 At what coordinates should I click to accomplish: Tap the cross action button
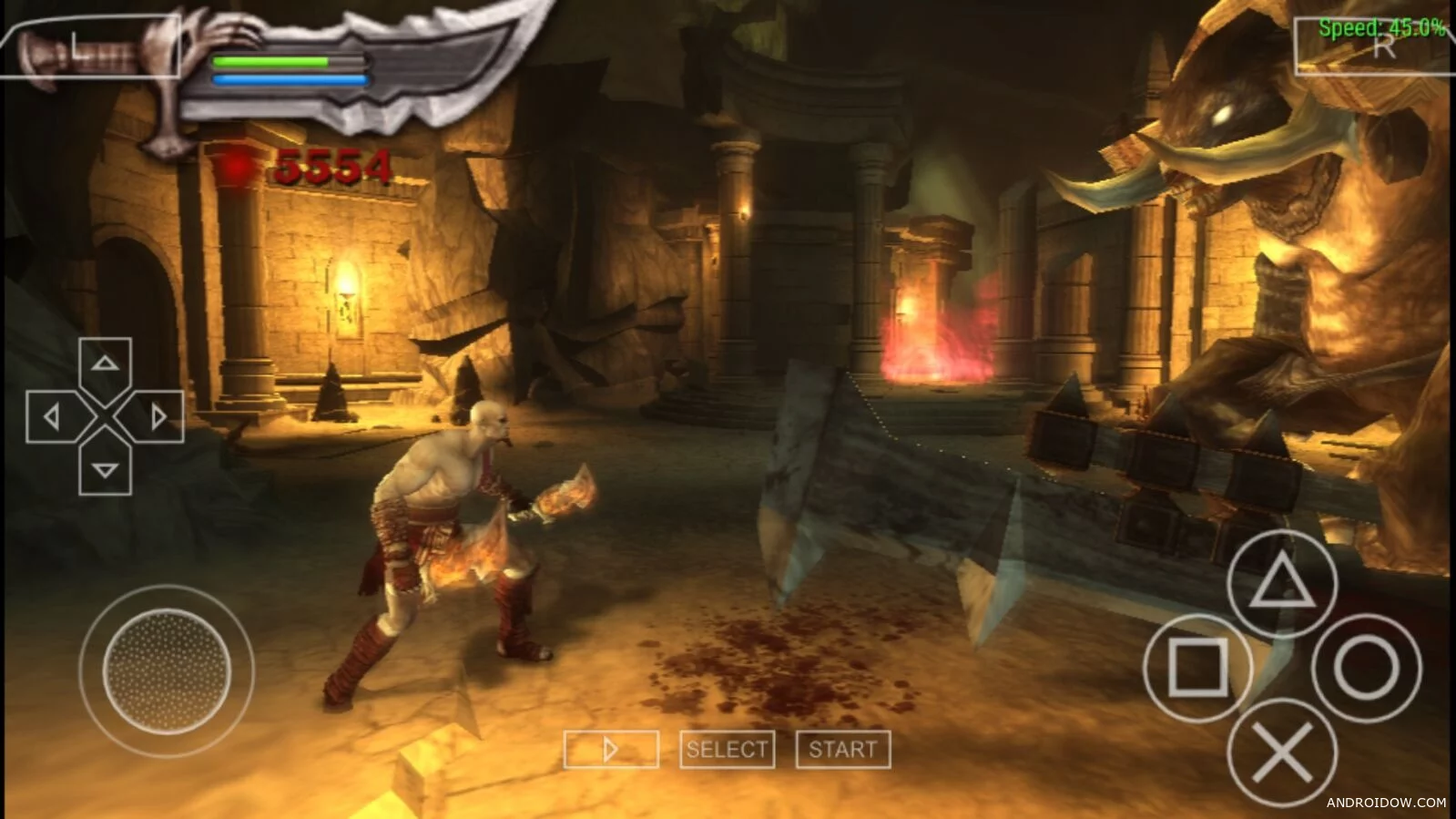click(1282, 752)
